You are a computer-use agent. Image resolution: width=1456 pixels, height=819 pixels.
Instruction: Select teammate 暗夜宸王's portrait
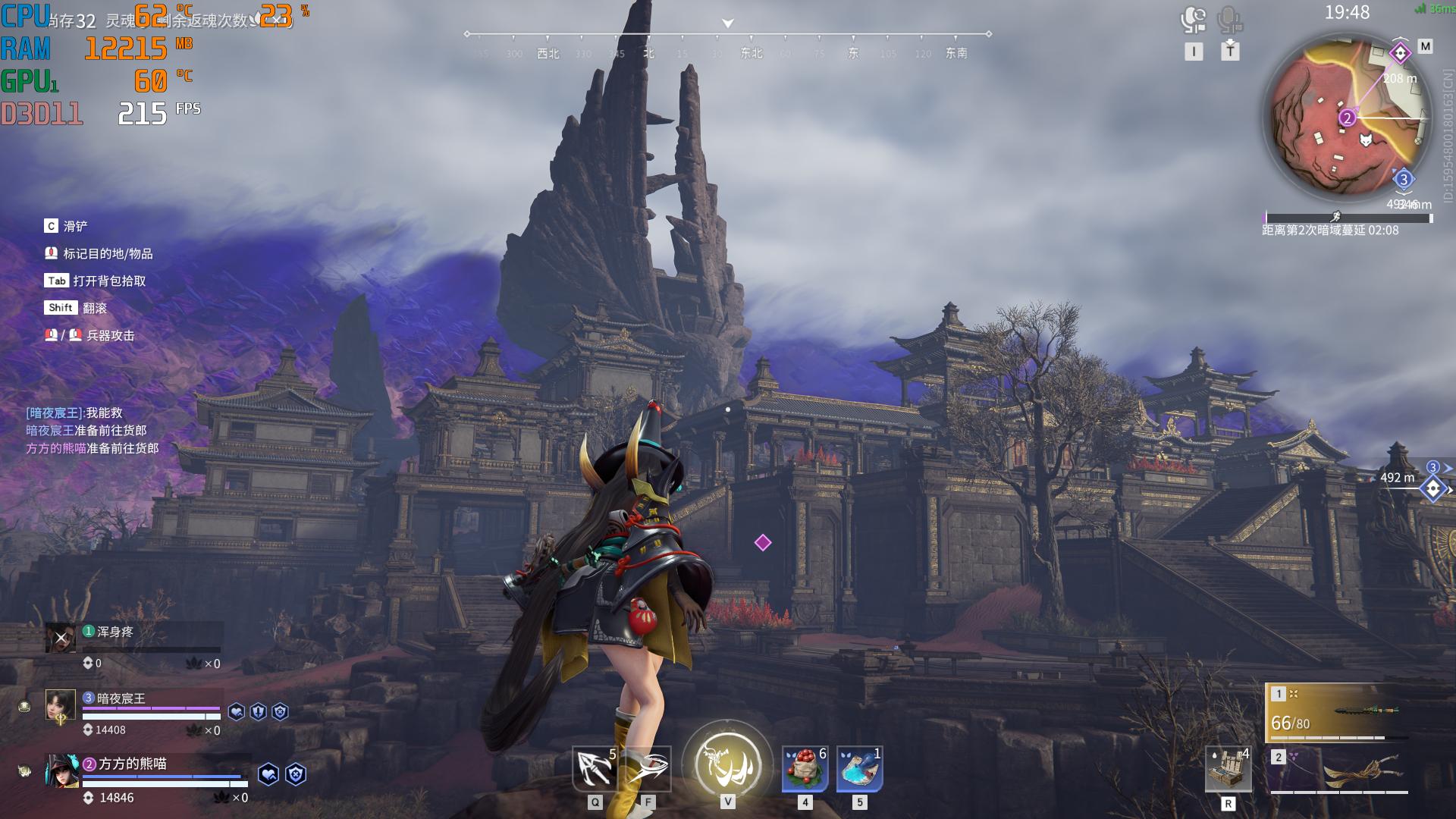tap(61, 705)
